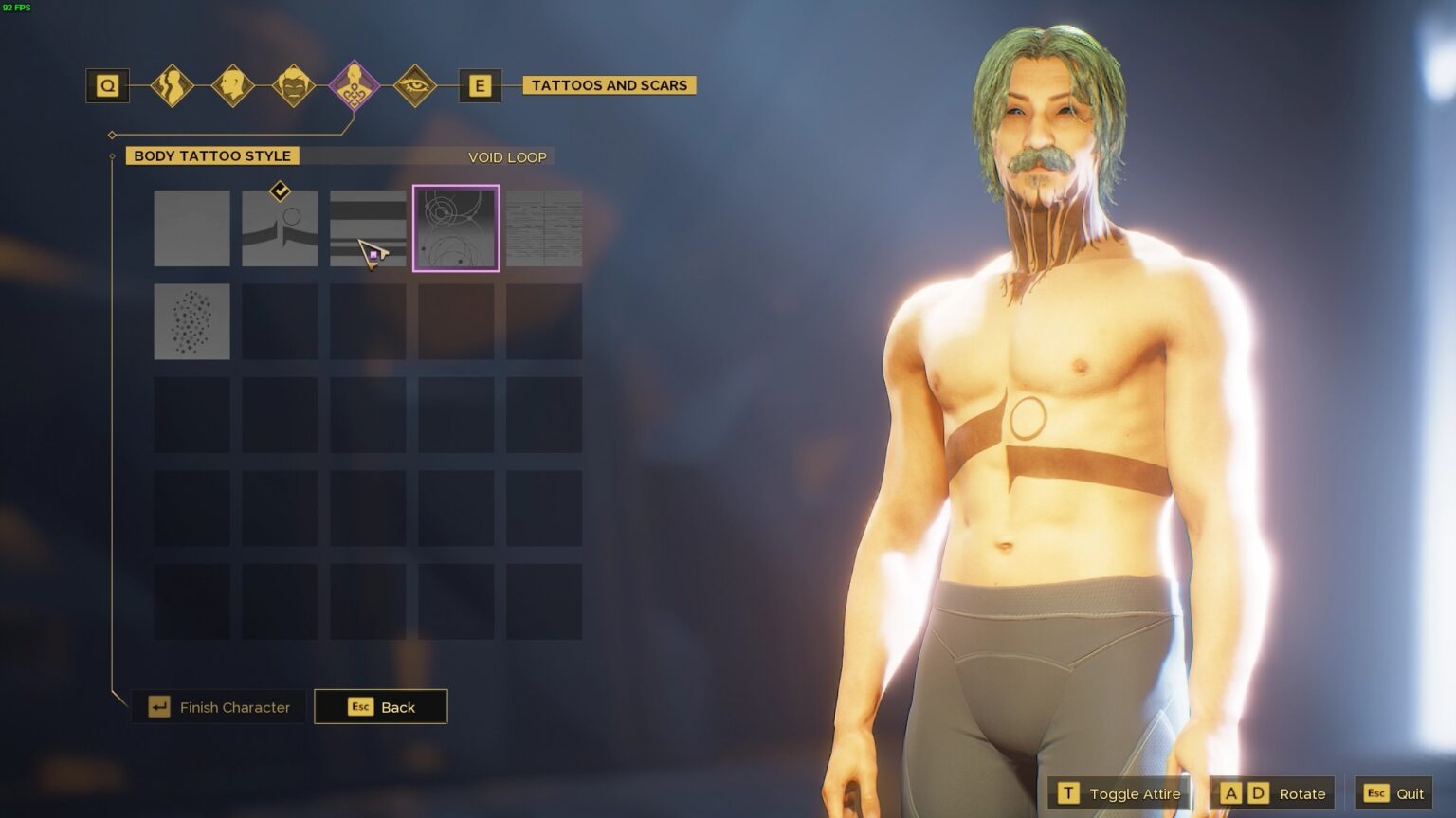Open the eye customization category icon
Viewport: 1456px width, 818px height.
coord(416,85)
